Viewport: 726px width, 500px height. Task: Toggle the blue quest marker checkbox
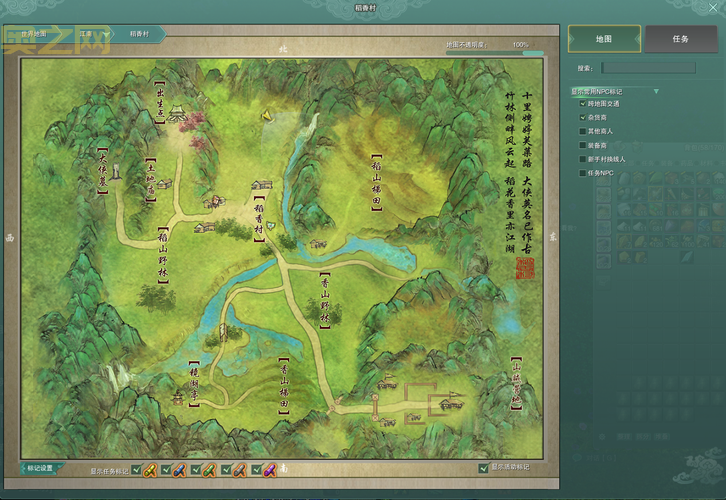click(165, 469)
